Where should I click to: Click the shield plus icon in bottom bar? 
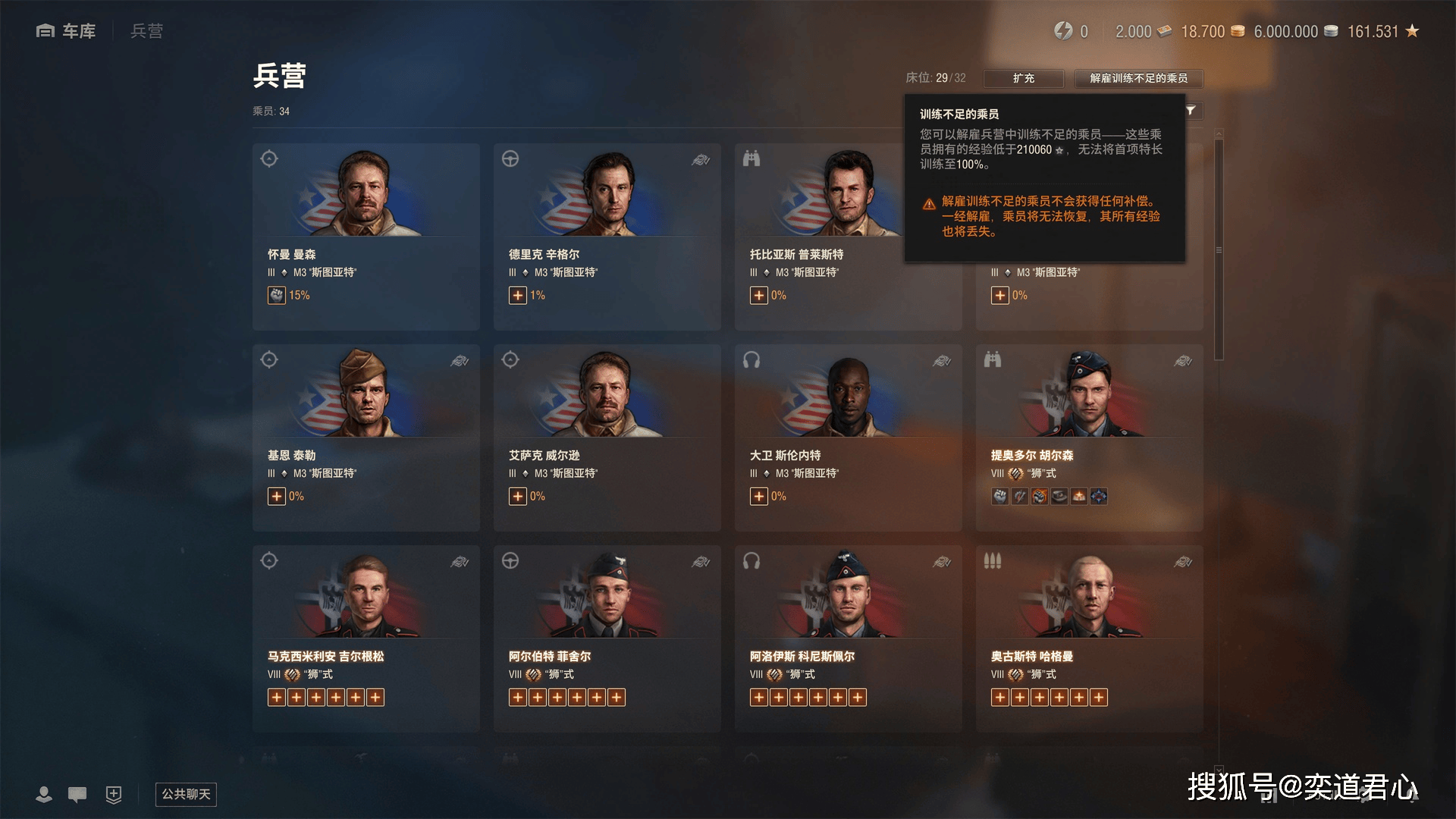coord(114,794)
